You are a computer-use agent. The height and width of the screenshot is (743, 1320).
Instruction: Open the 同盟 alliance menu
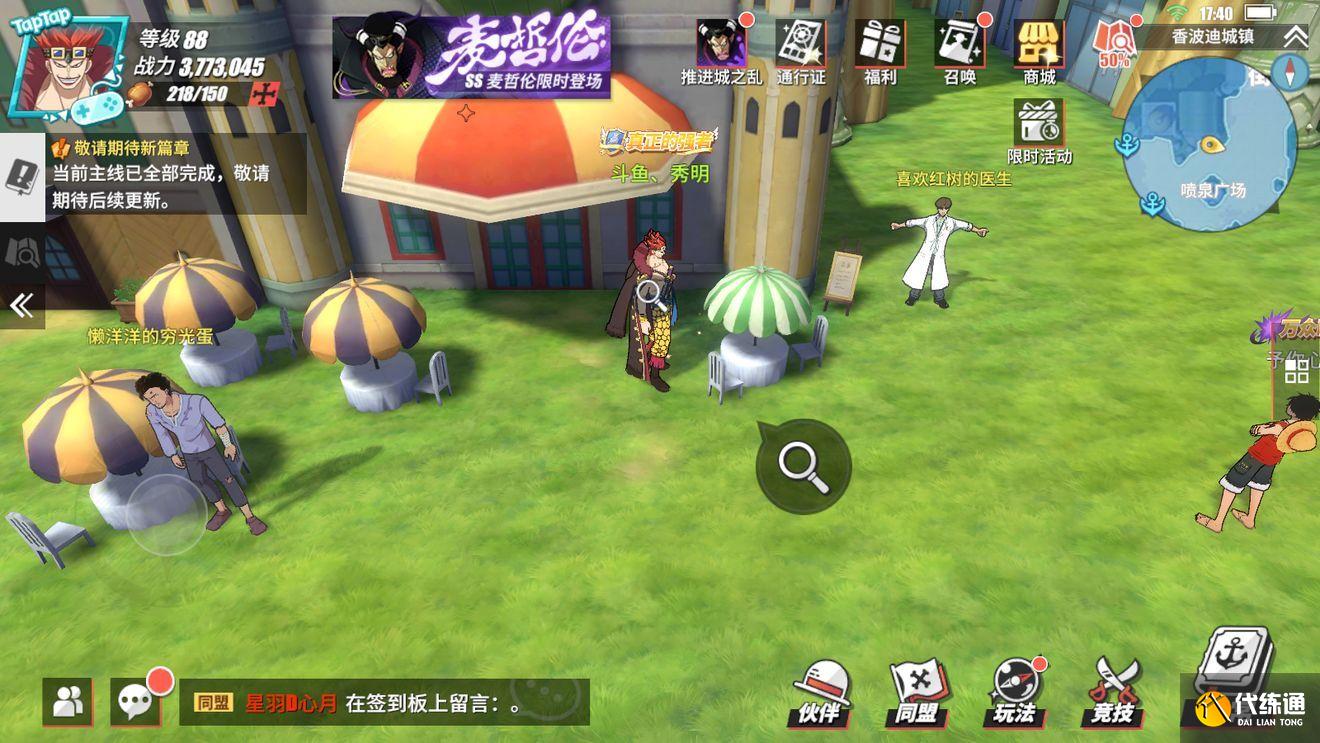click(918, 692)
